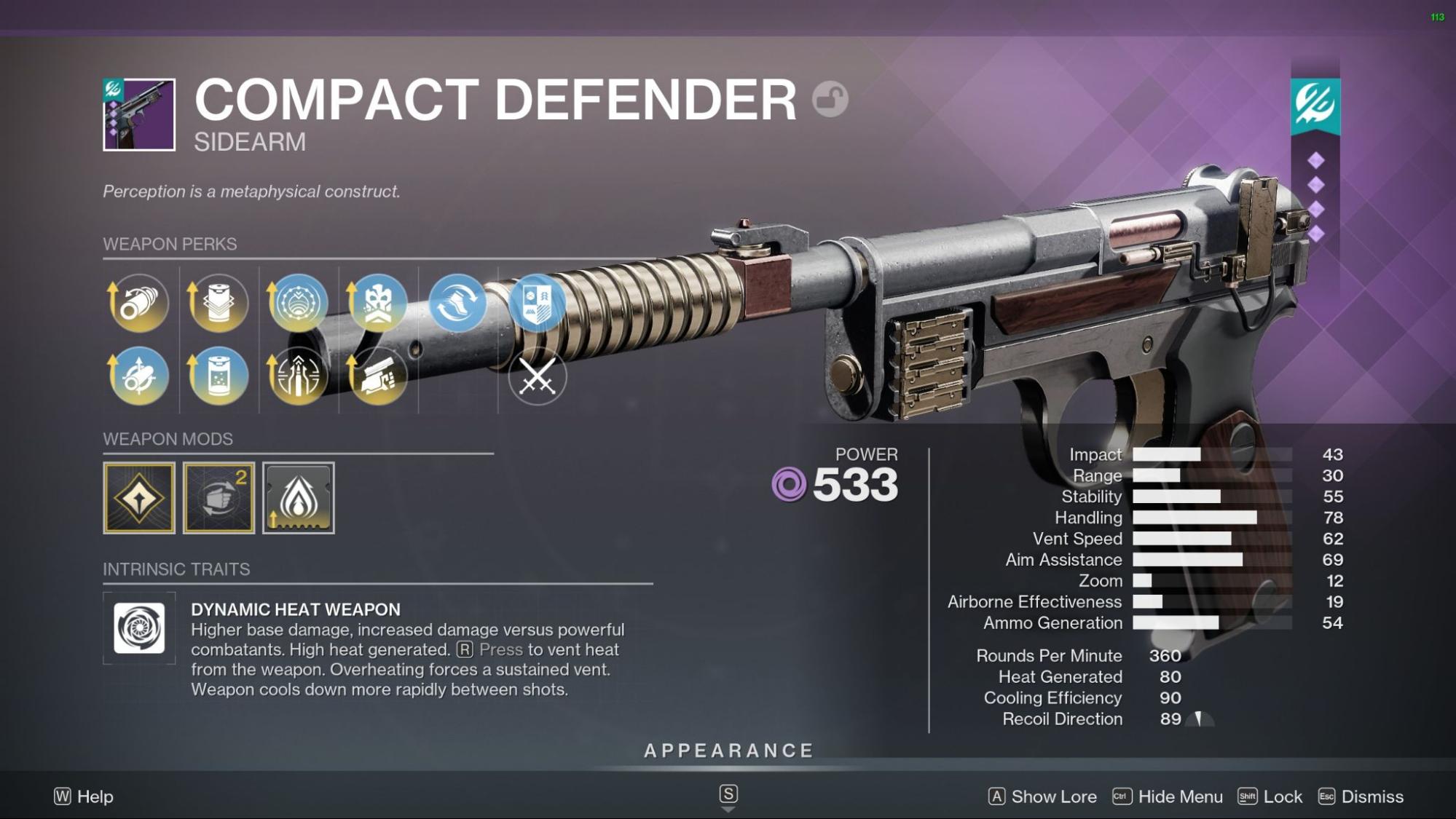Screen dimensions: 1456x819
Task: Click the Compact Defender weapon thumbnail
Action: click(x=139, y=115)
